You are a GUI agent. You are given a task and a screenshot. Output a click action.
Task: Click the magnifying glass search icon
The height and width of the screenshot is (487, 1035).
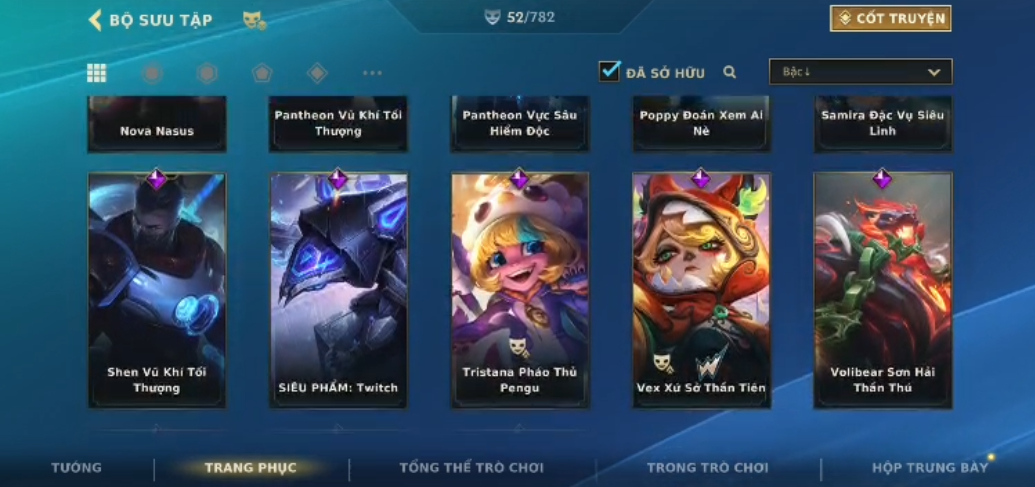(x=730, y=72)
